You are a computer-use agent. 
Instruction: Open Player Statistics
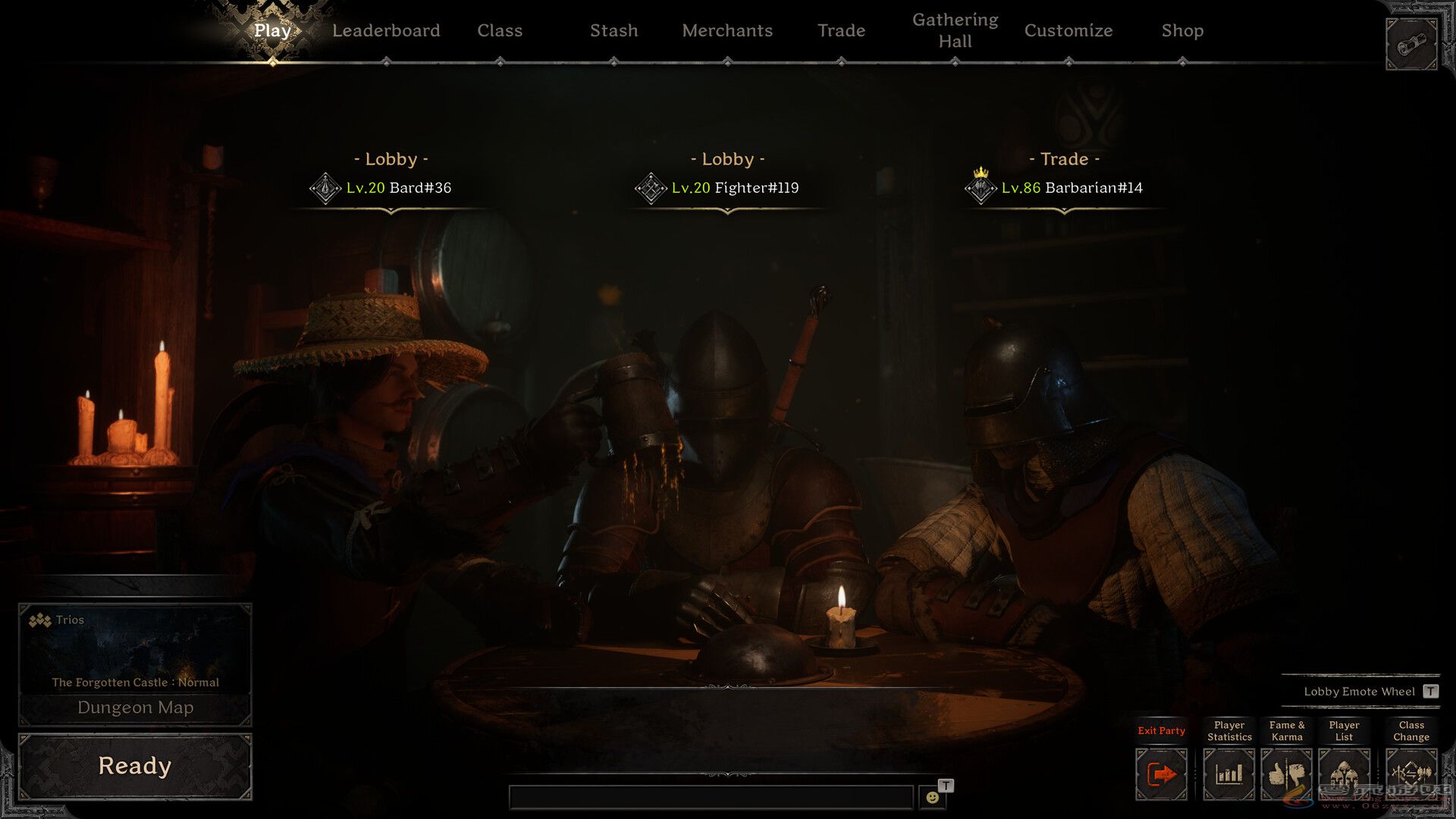(x=1228, y=774)
